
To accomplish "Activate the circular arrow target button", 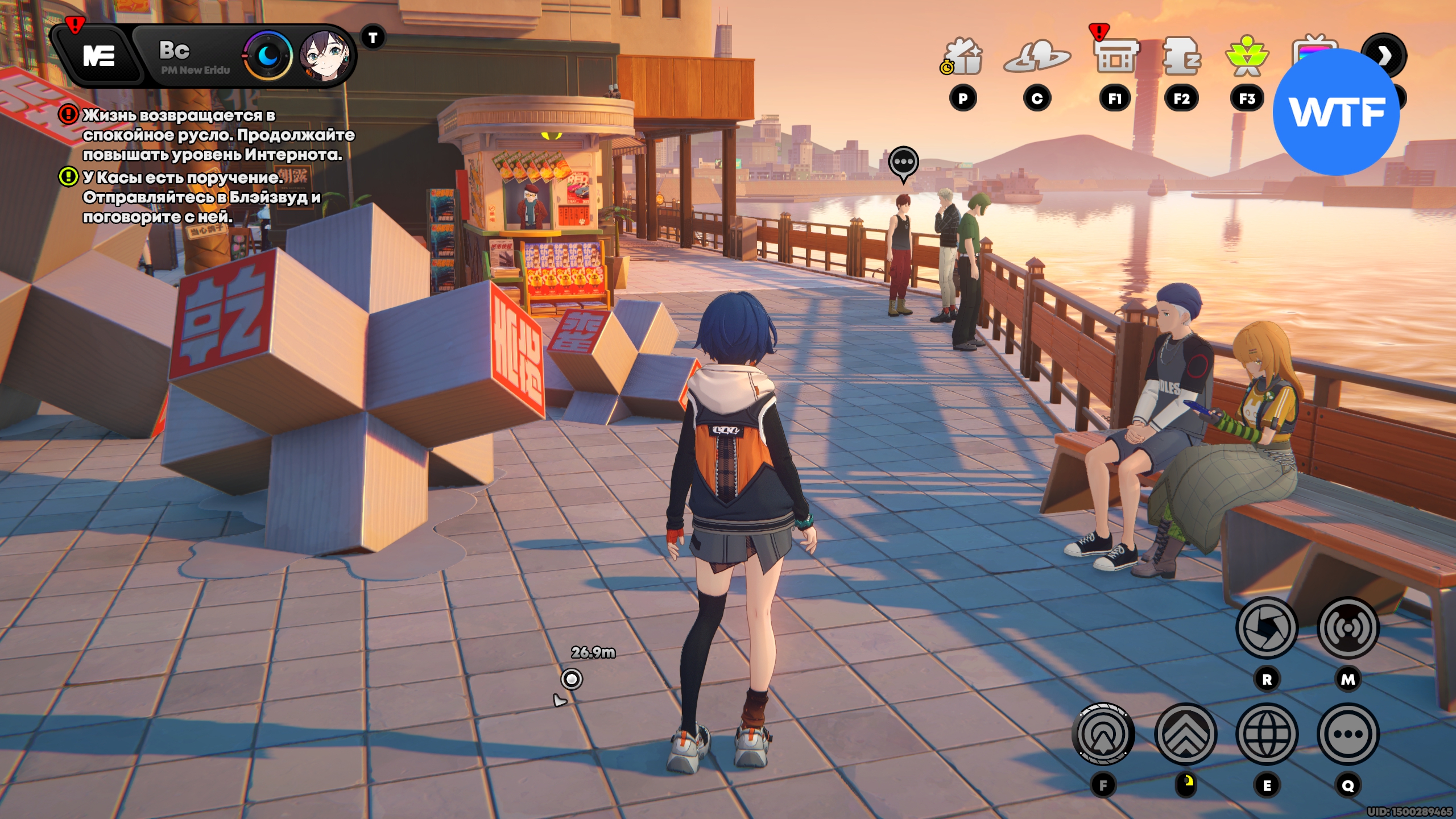I will (x=1103, y=734).
